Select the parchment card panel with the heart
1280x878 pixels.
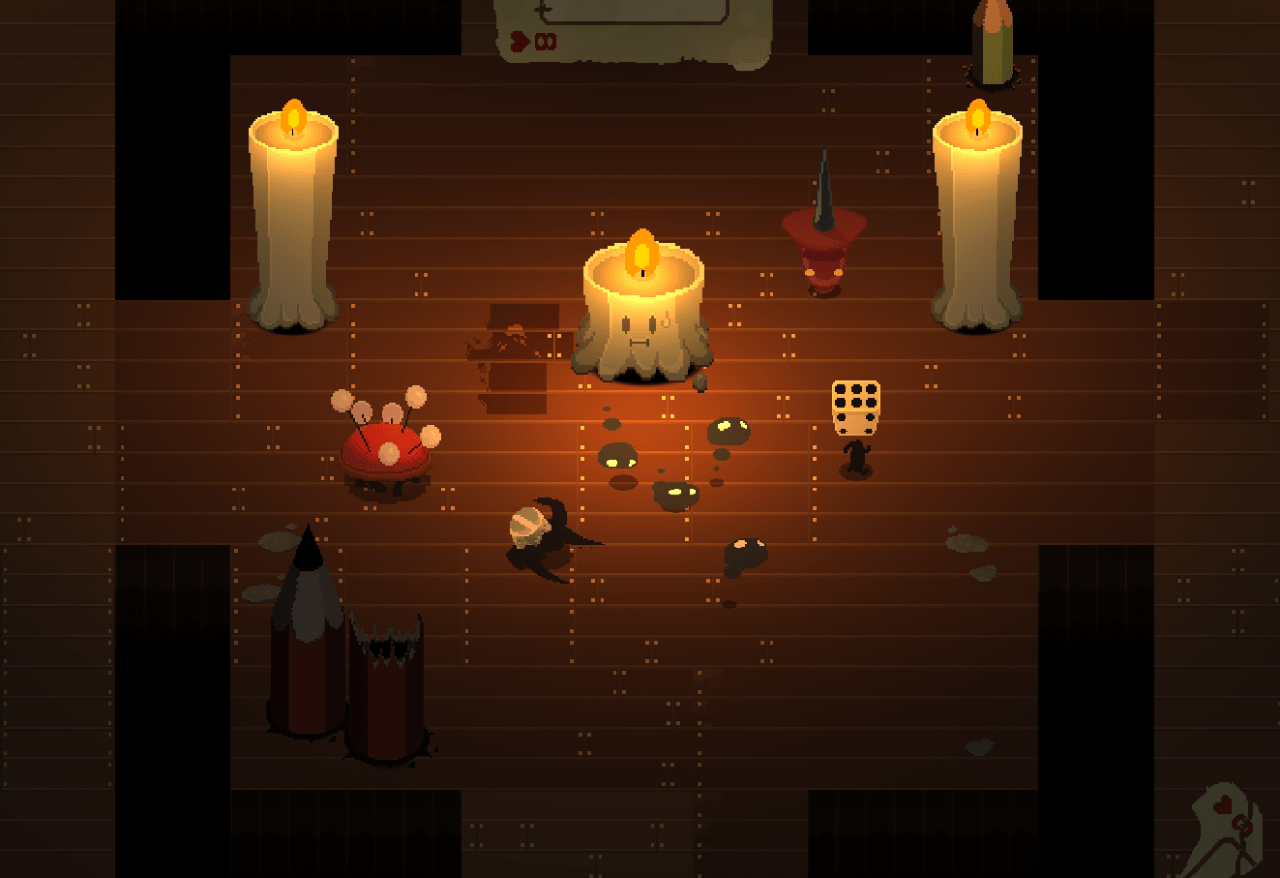(632, 30)
